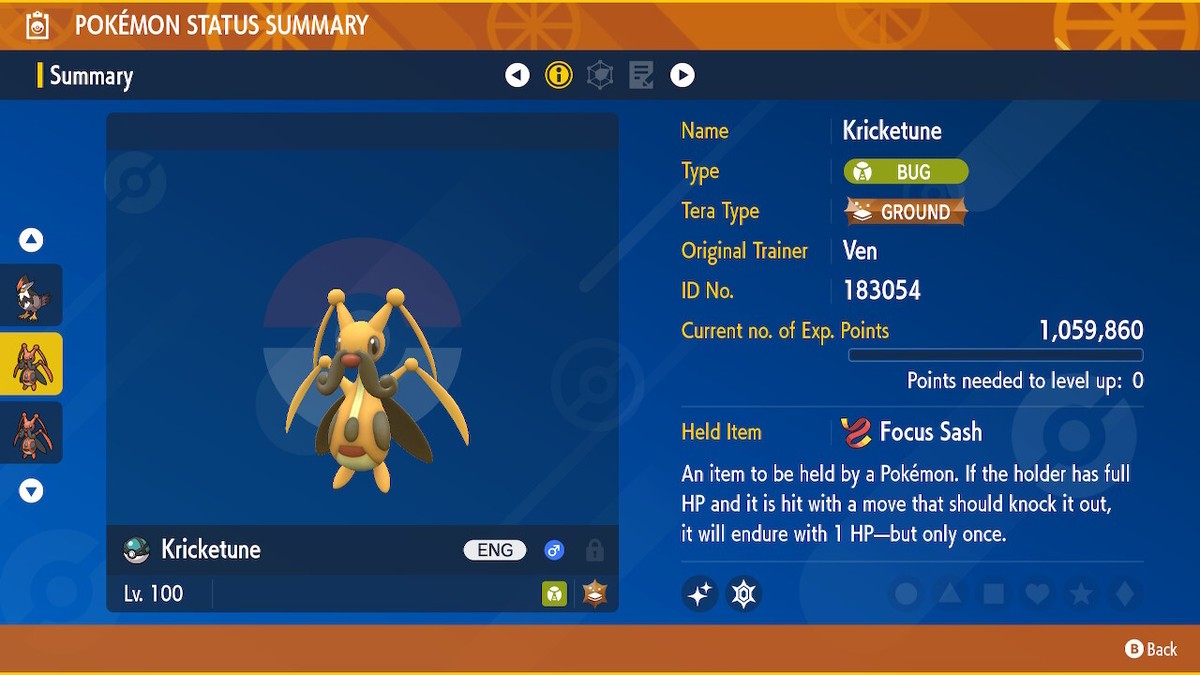This screenshot has width=1200, height=675.
Task: Toggle the heart marking
Action: tap(1037, 594)
